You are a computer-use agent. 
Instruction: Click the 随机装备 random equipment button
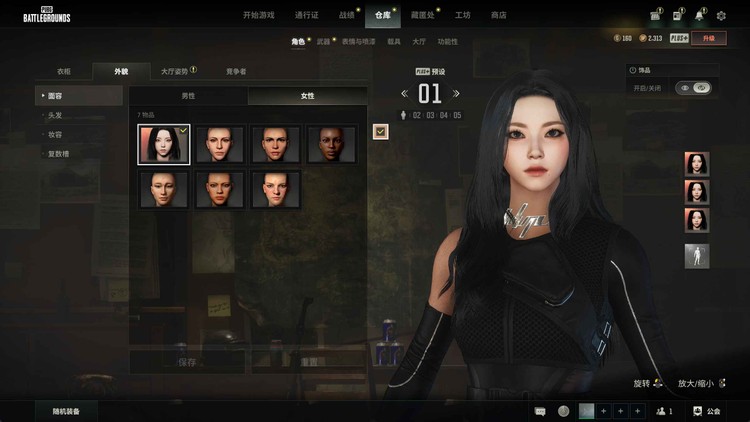pyautogui.click(x=67, y=411)
